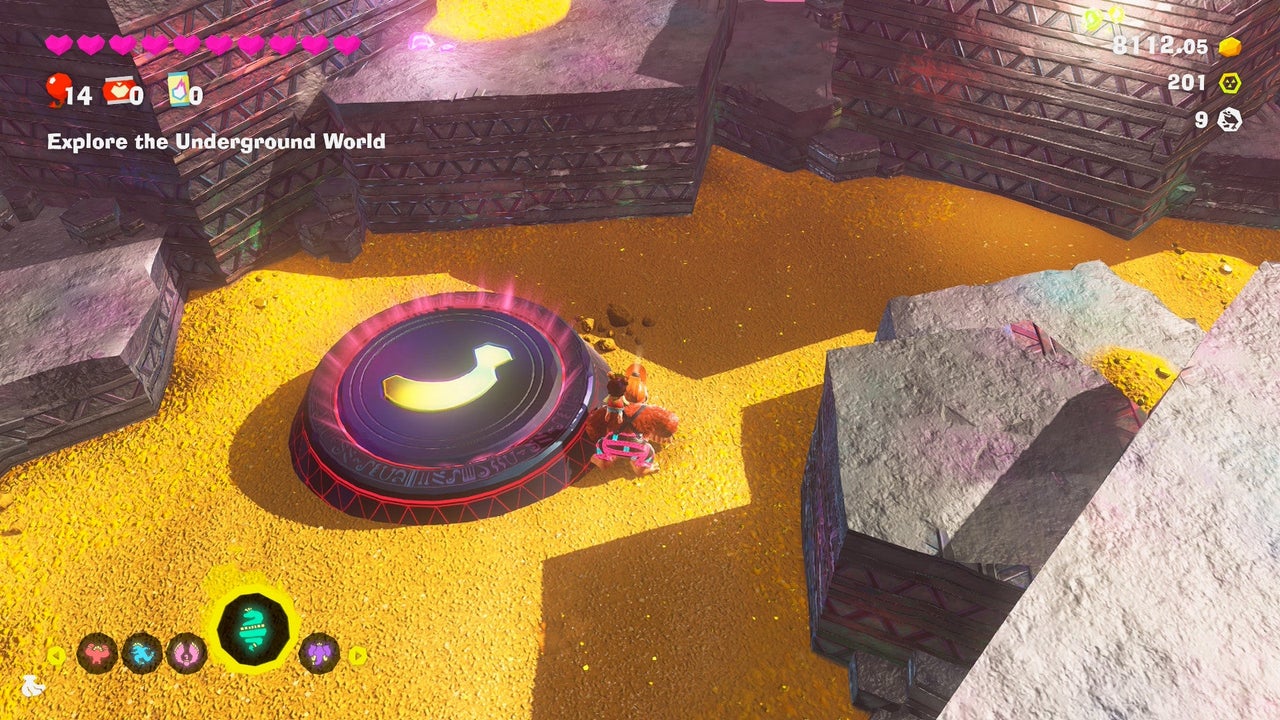Click the gold nugget currency icon
This screenshot has height=720, width=1280.
[1230, 47]
